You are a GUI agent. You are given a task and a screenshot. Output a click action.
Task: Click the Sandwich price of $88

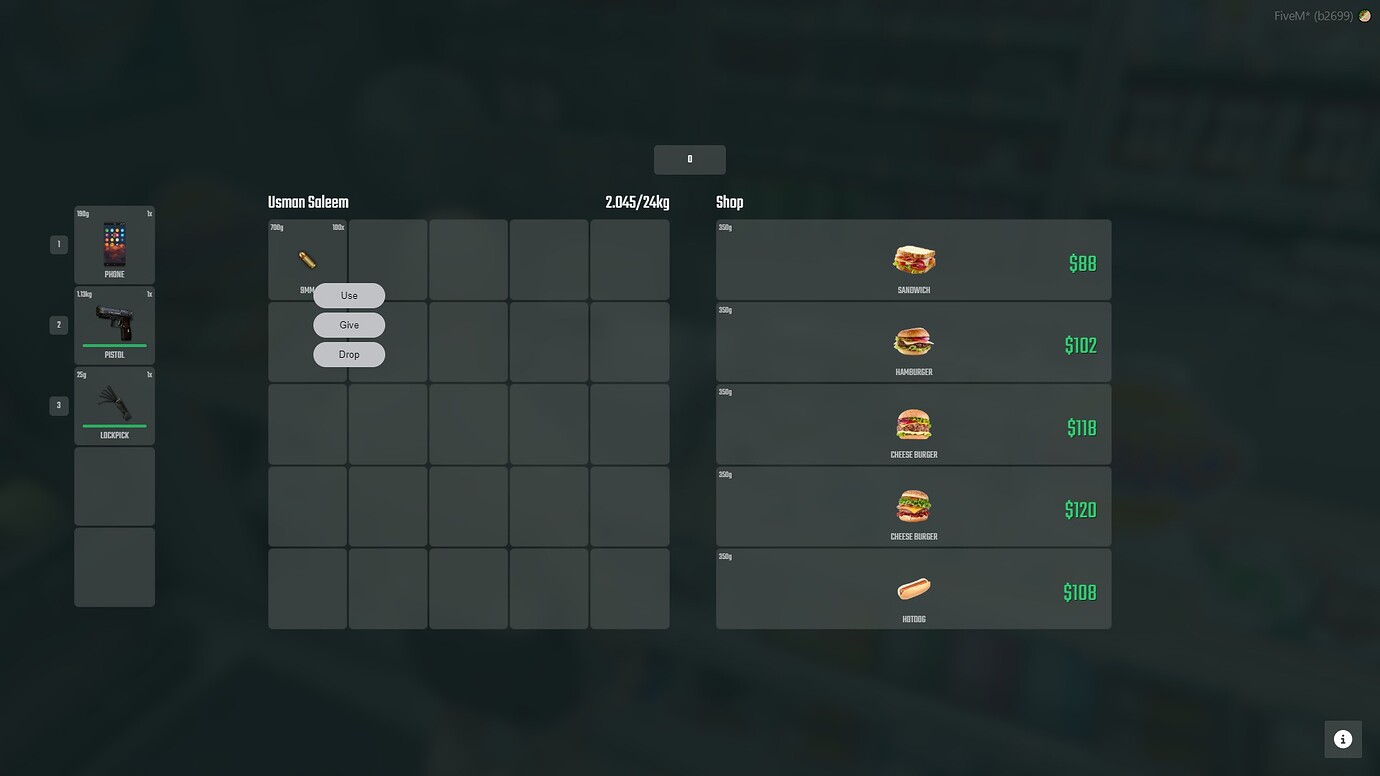[1082, 262]
